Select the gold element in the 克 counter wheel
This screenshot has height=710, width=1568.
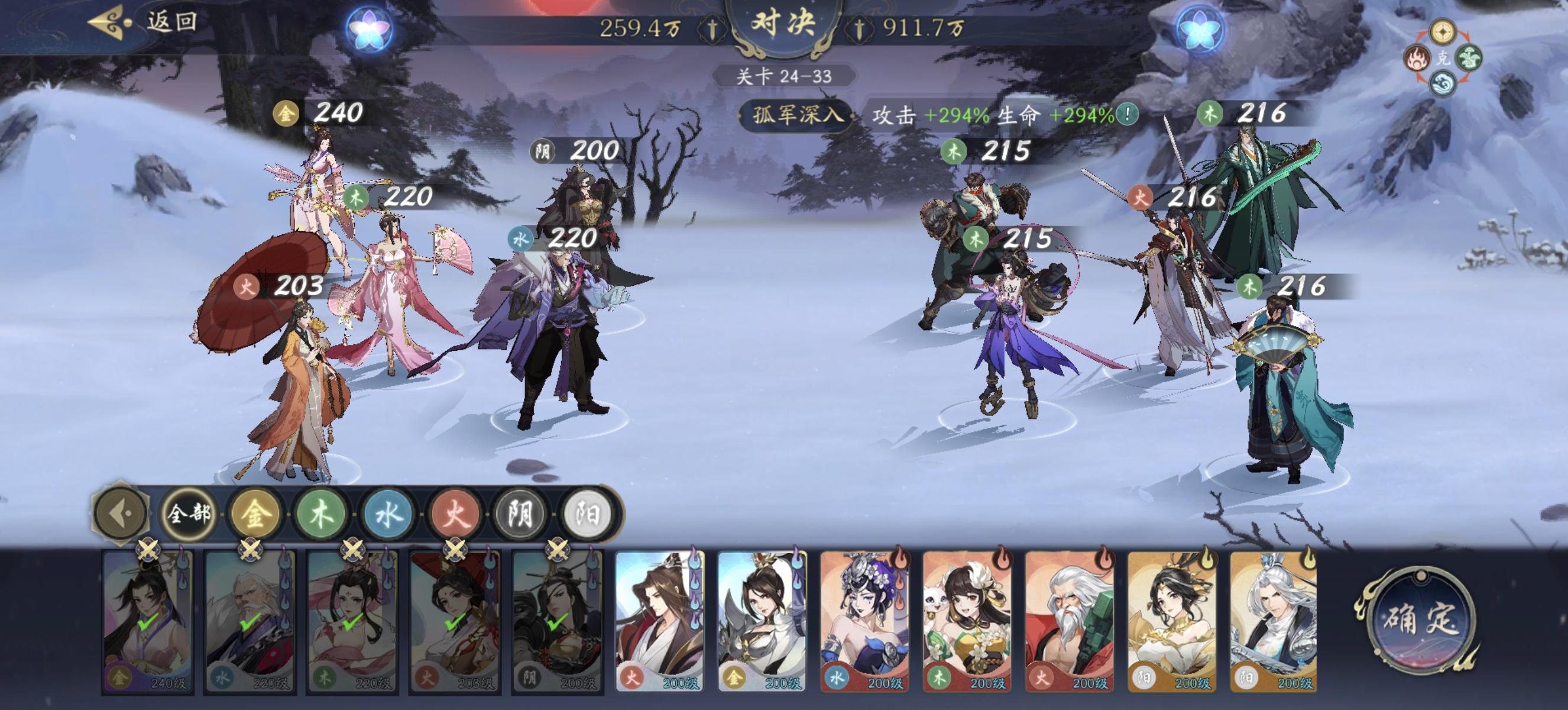pos(1443,33)
